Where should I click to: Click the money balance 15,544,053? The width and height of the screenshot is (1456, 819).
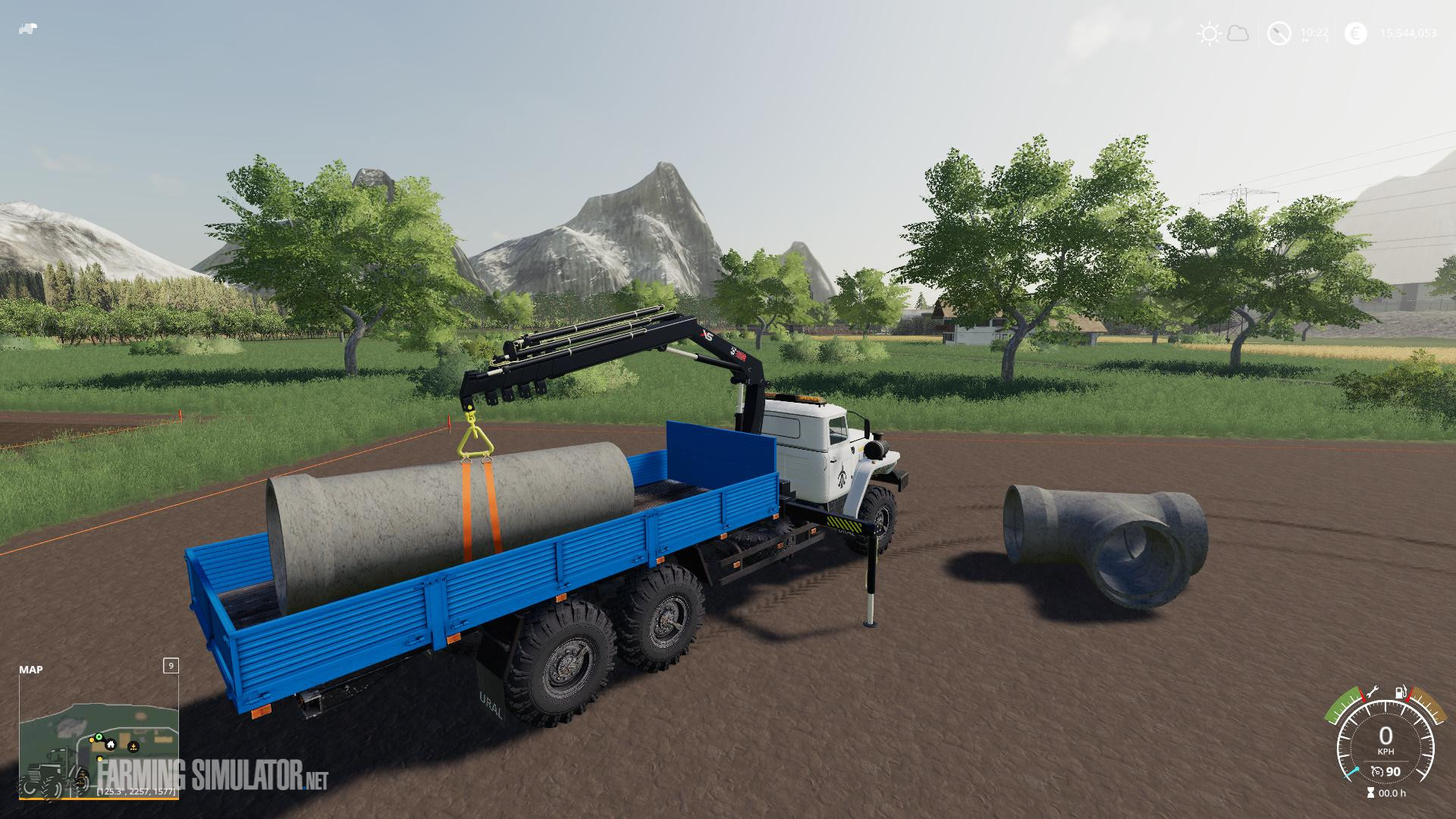[1410, 33]
